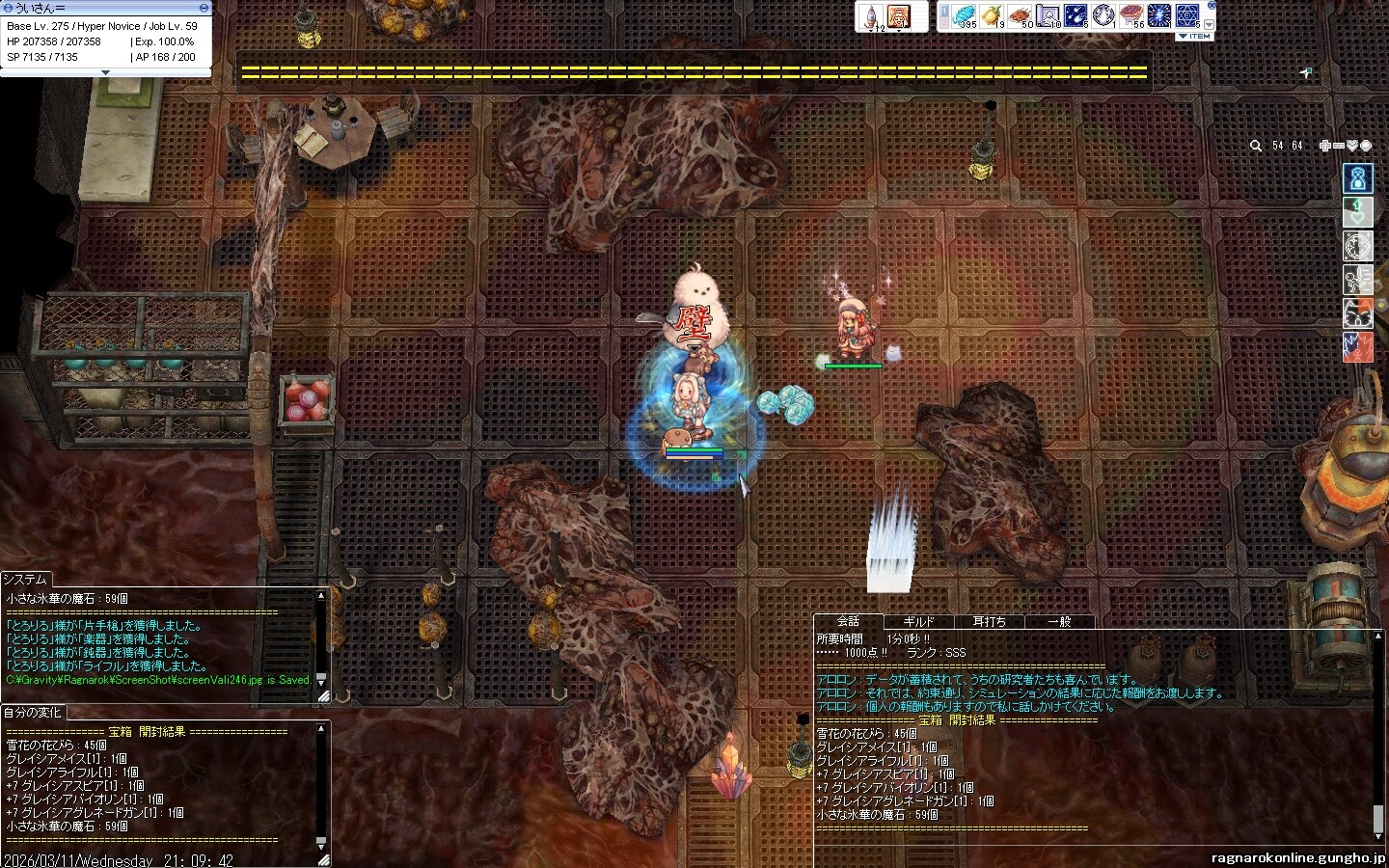Screen dimensions: 1389x868
Task: Use the spinning top item slot
Action: (x=871, y=15)
